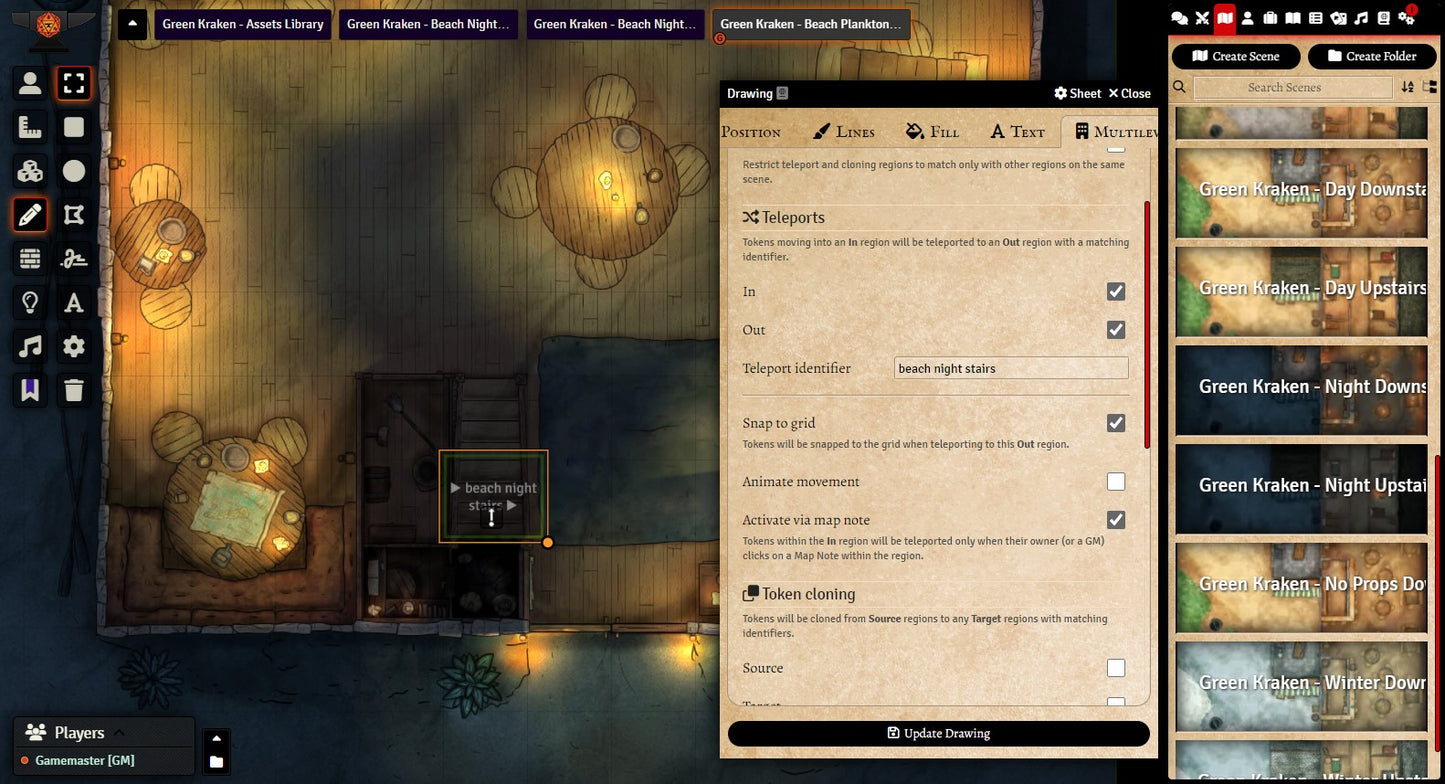Select the trash can delete tool
The image size is (1445, 784).
coord(74,390)
